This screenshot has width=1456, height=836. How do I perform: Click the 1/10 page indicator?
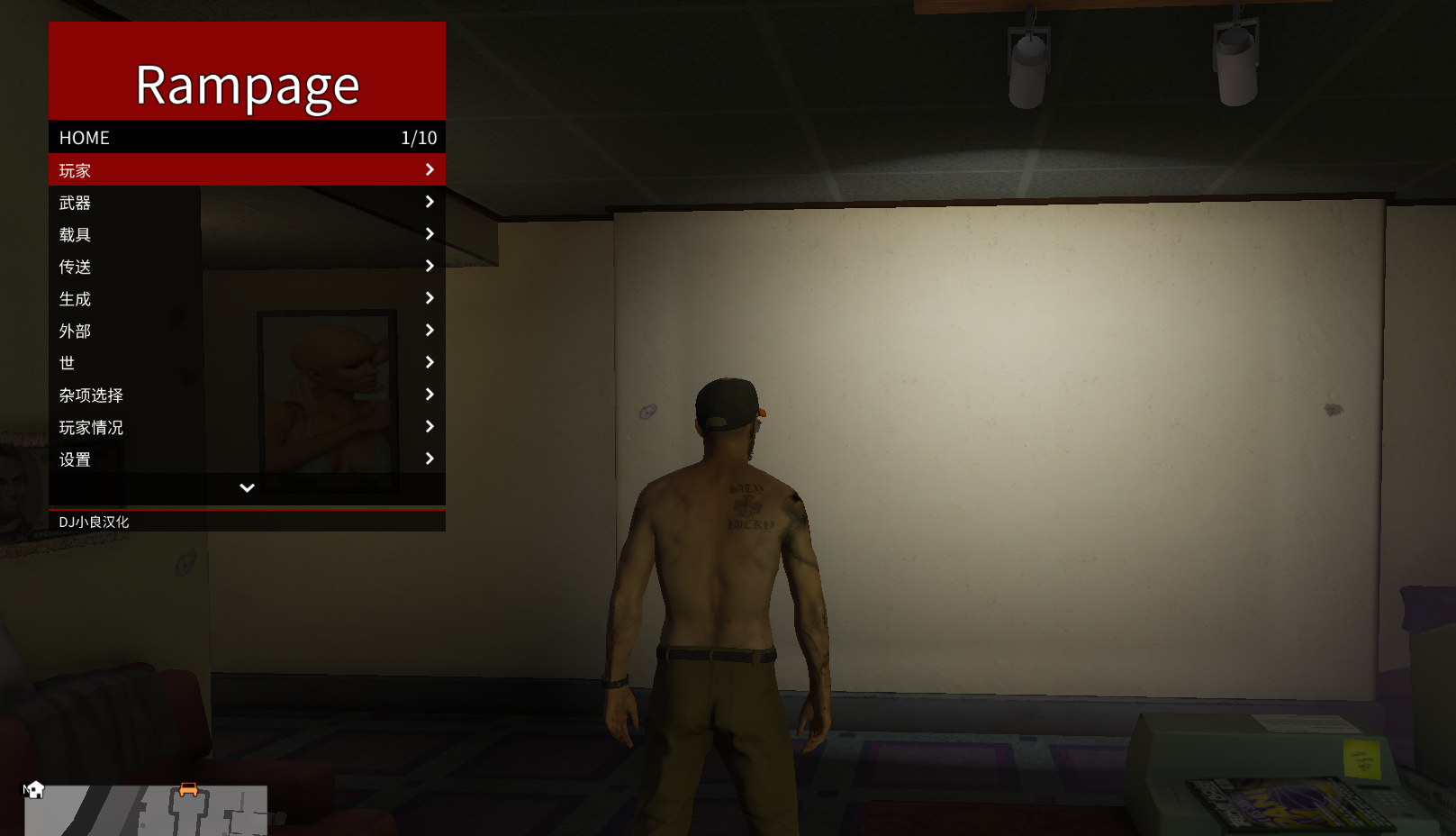419,137
